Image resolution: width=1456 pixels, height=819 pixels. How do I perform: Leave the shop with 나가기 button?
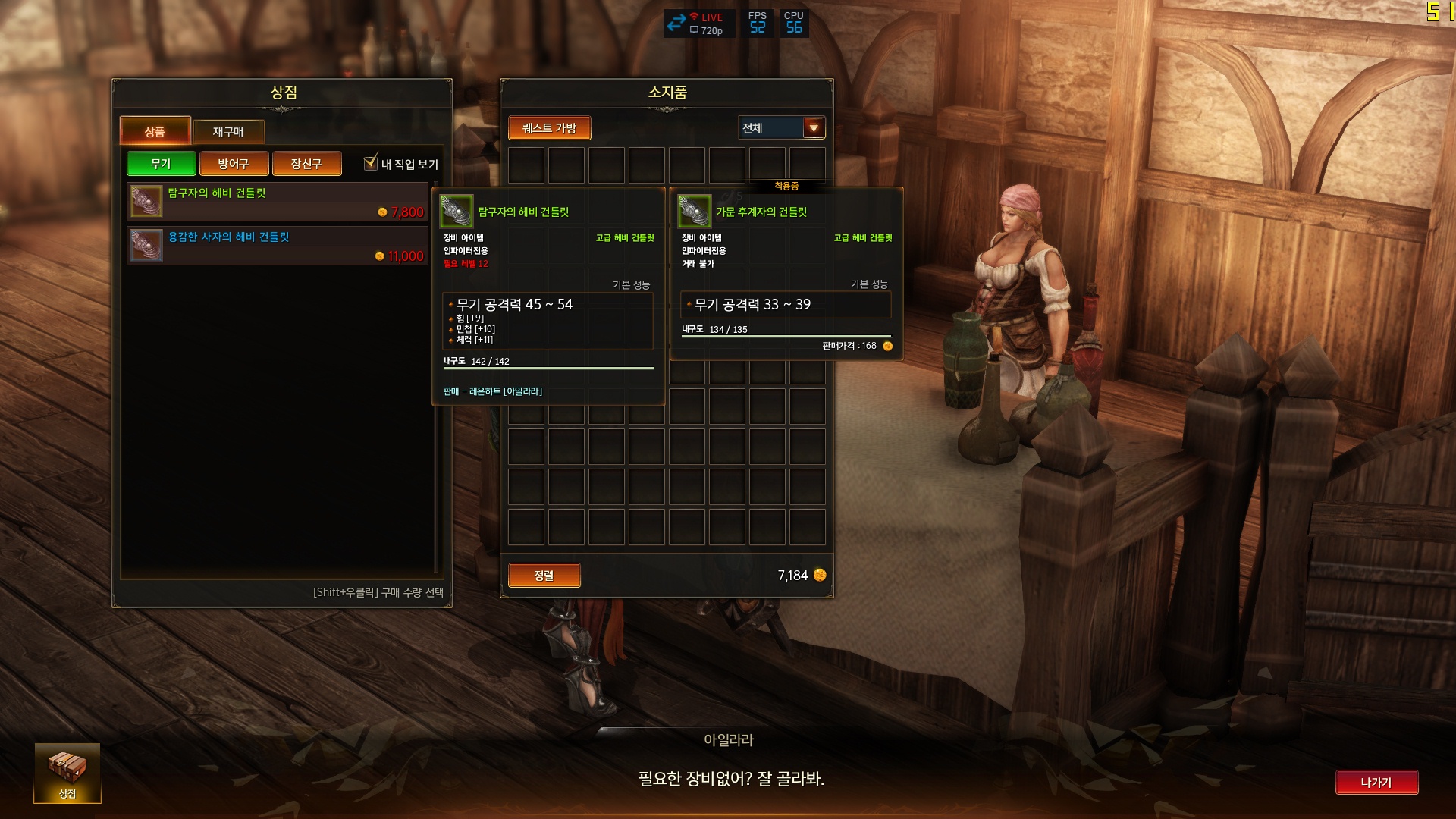coord(1376,783)
